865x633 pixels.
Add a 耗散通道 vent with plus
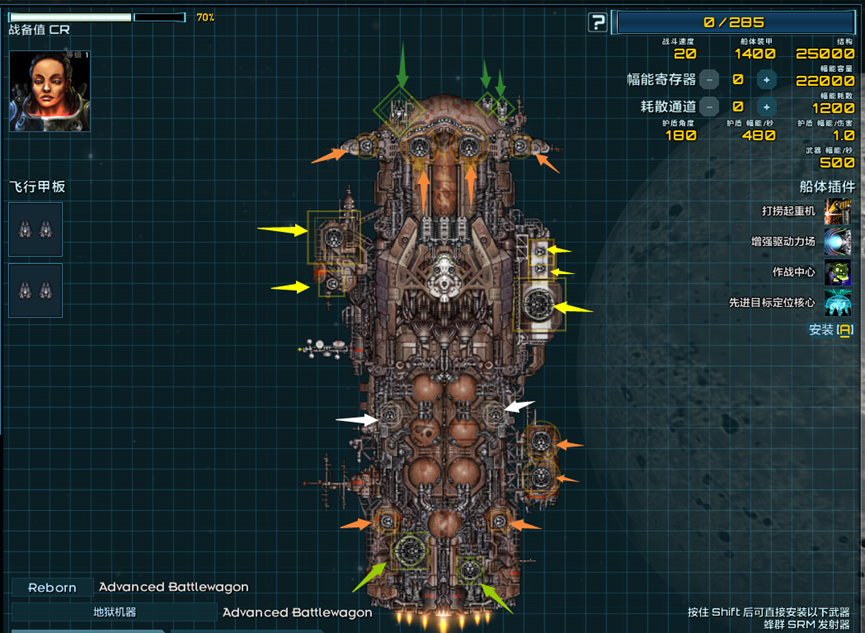pos(766,106)
